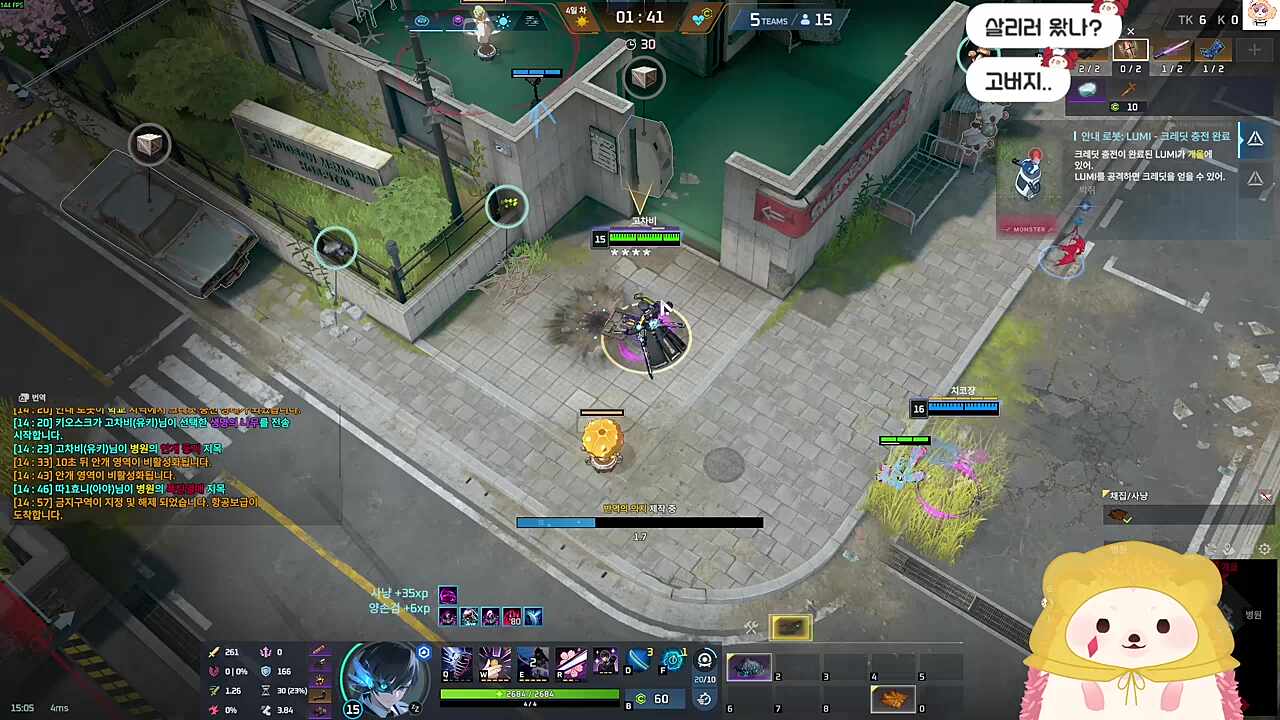Viewport: 1280px width, 720px height.
Task: Open the warning triangle alert on the right panel
Action: 1256,139
